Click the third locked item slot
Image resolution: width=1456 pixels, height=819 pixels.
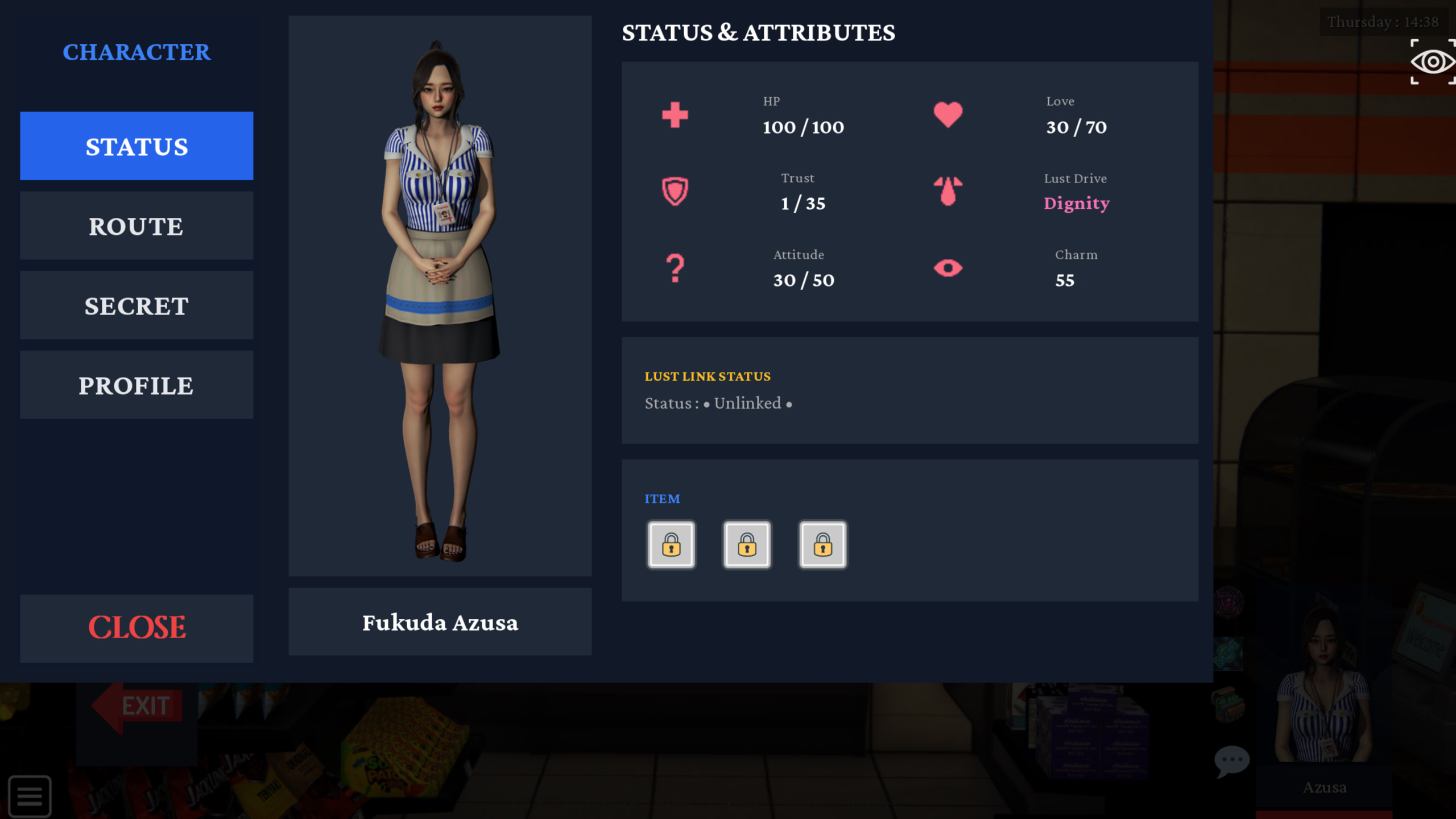(822, 544)
